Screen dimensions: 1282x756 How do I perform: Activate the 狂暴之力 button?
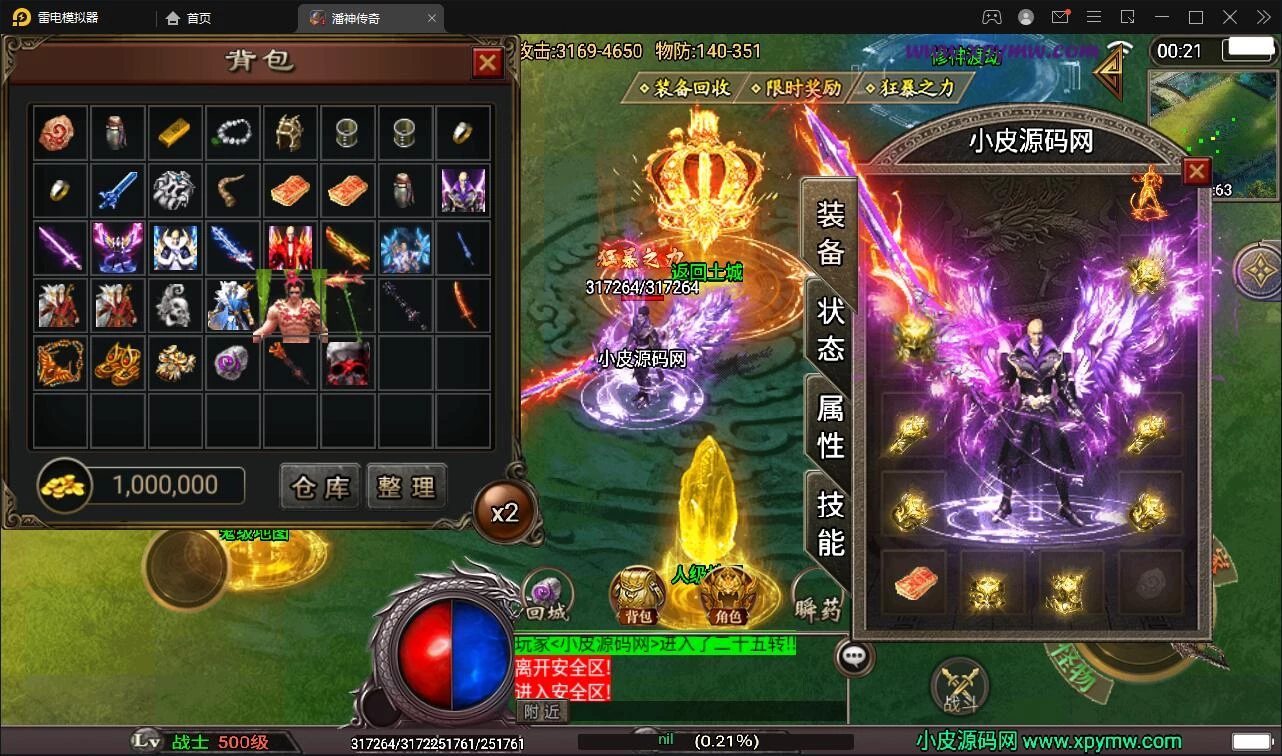pos(909,88)
